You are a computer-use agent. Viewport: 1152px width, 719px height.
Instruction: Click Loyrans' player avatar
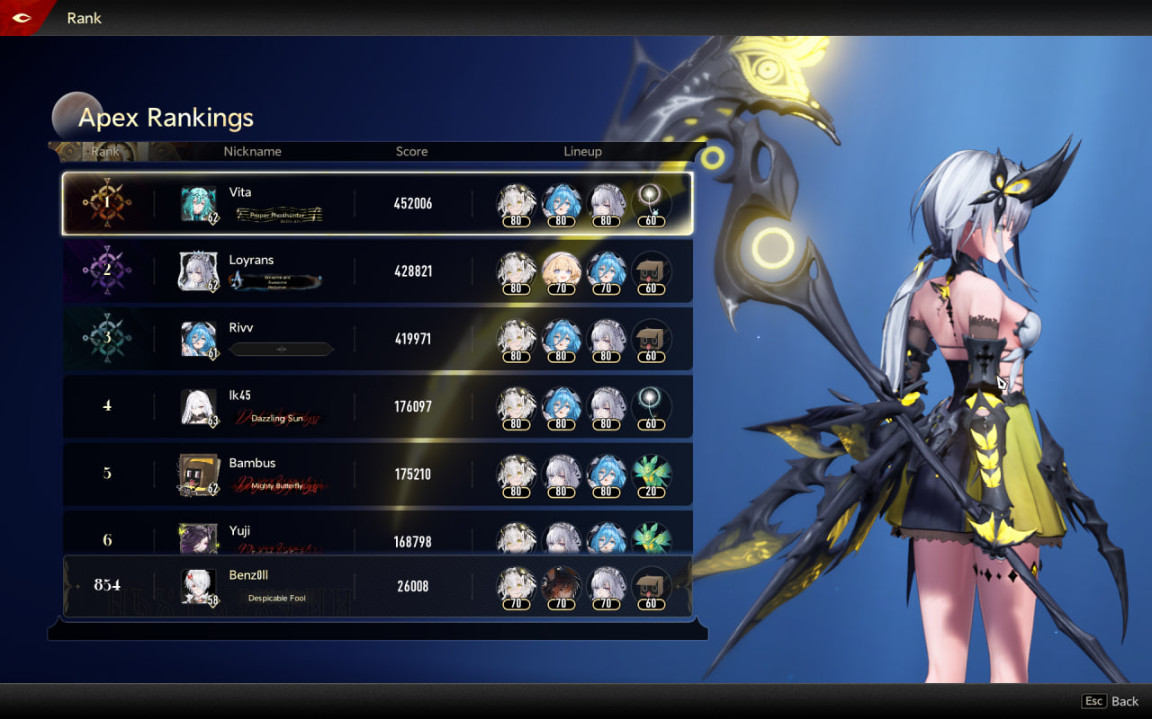point(197,271)
